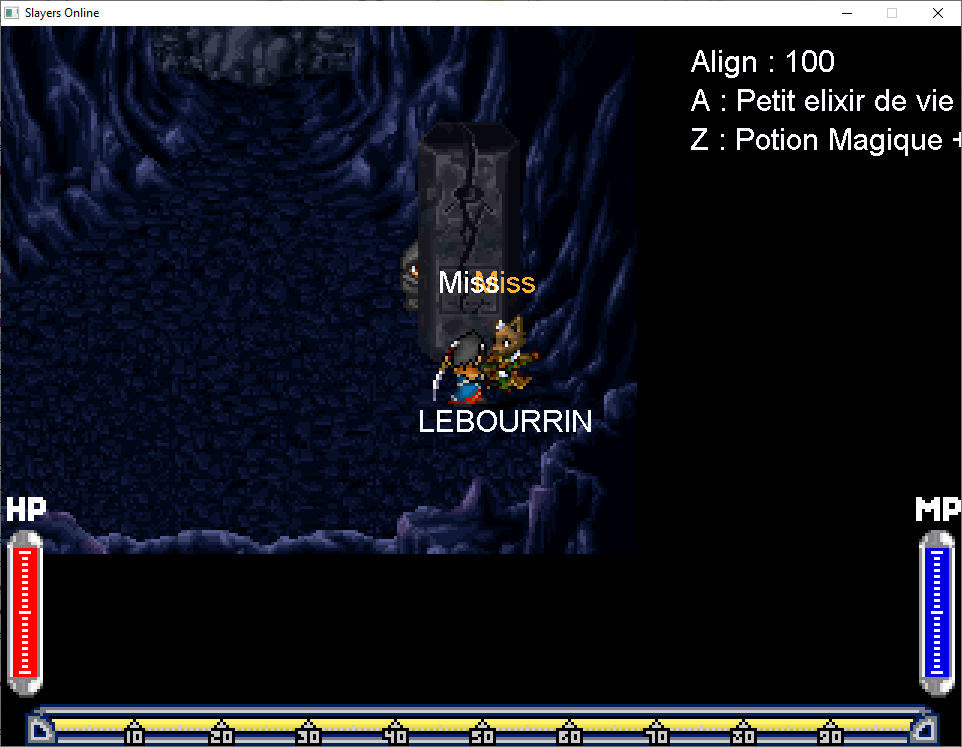Close the Slayers Online window

click(x=937, y=13)
